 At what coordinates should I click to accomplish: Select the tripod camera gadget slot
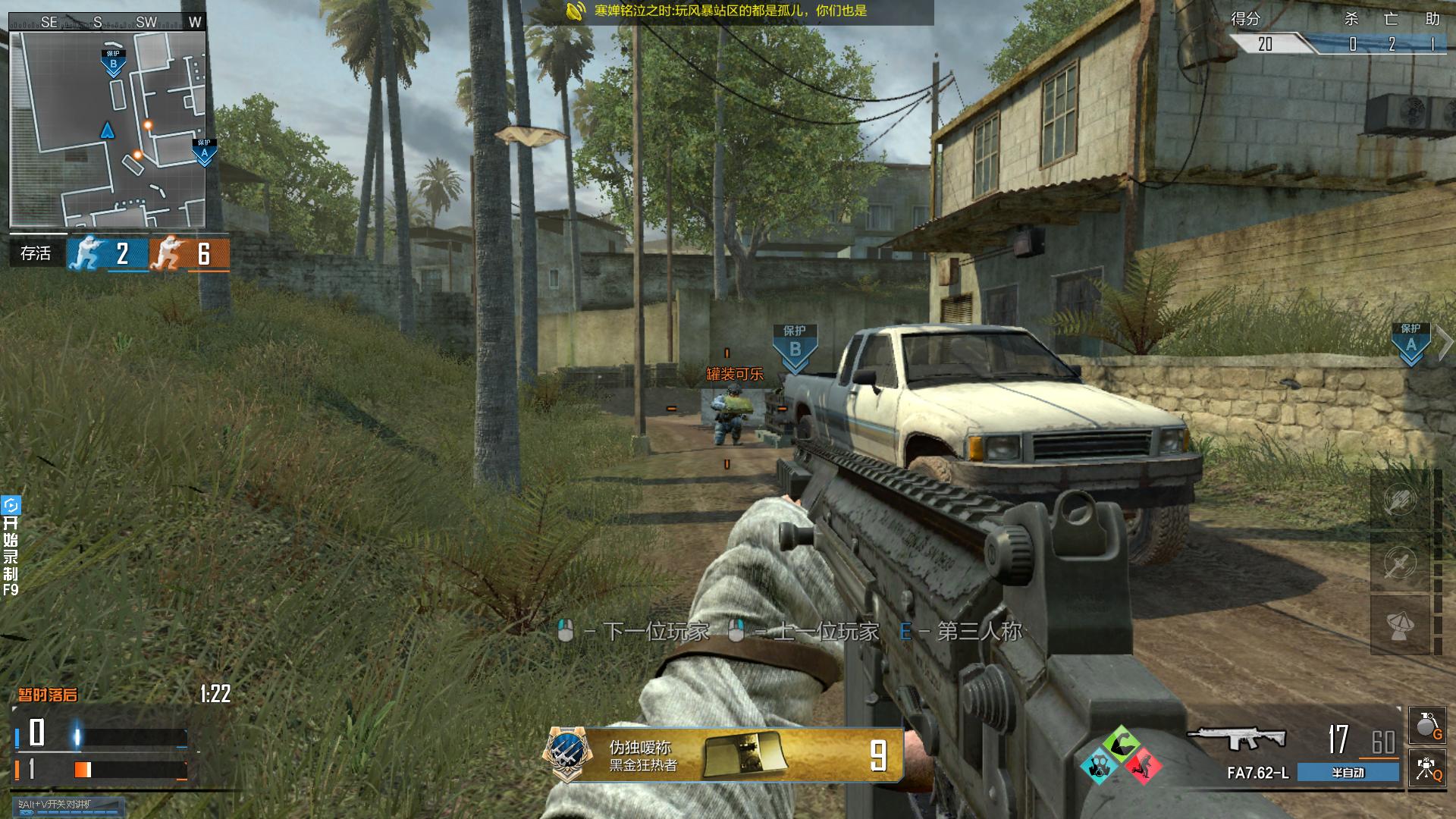tap(1426, 767)
